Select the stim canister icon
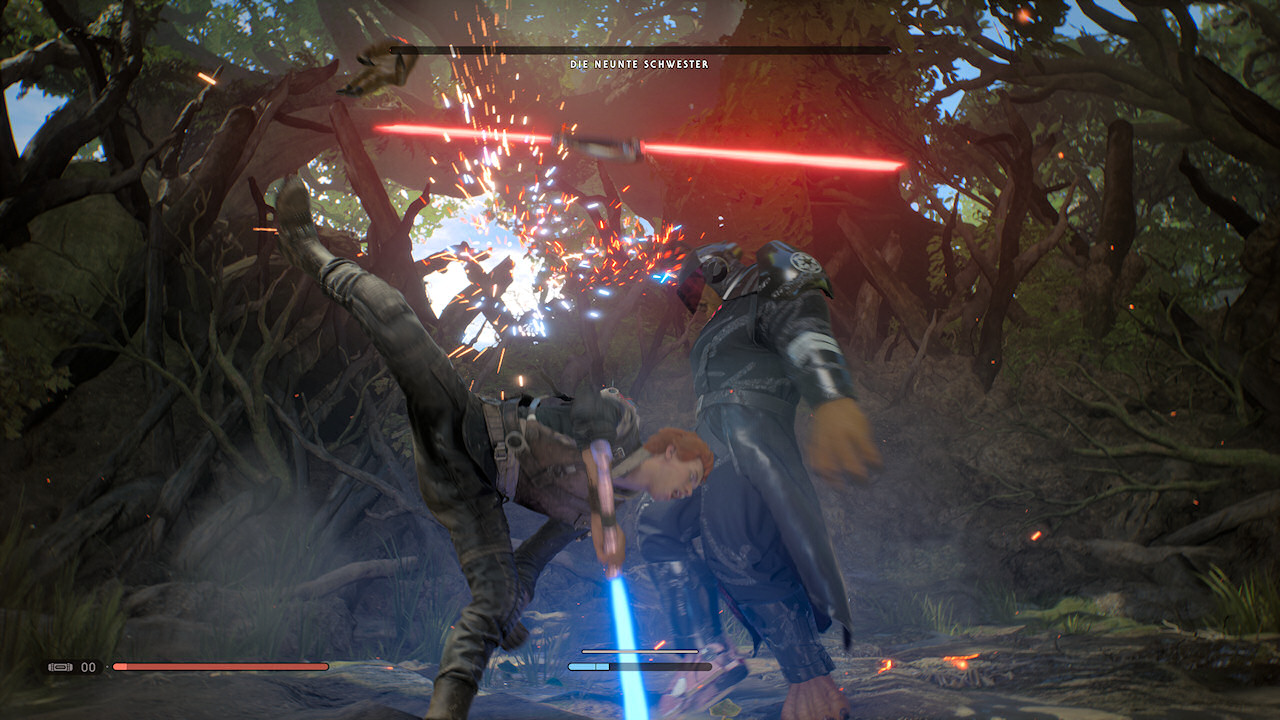1280x720 pixels. (x=61, y=667)
